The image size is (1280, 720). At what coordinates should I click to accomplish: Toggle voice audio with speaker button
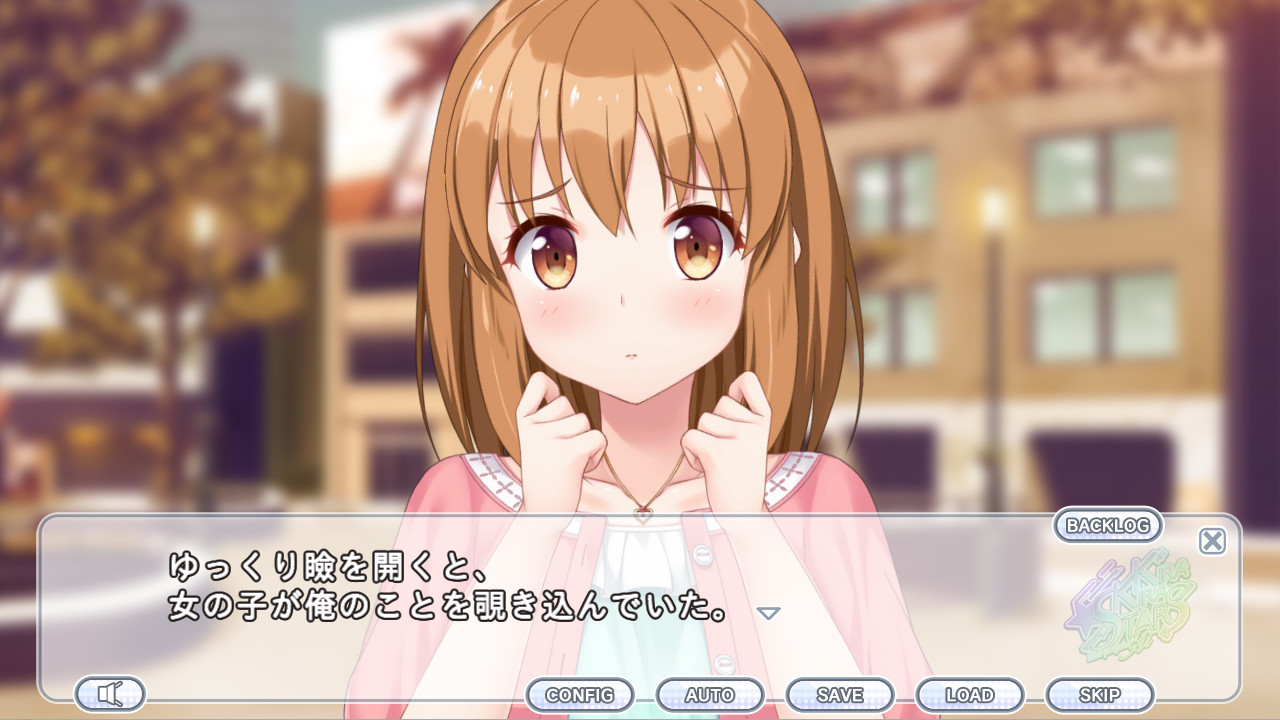point(110,693)
